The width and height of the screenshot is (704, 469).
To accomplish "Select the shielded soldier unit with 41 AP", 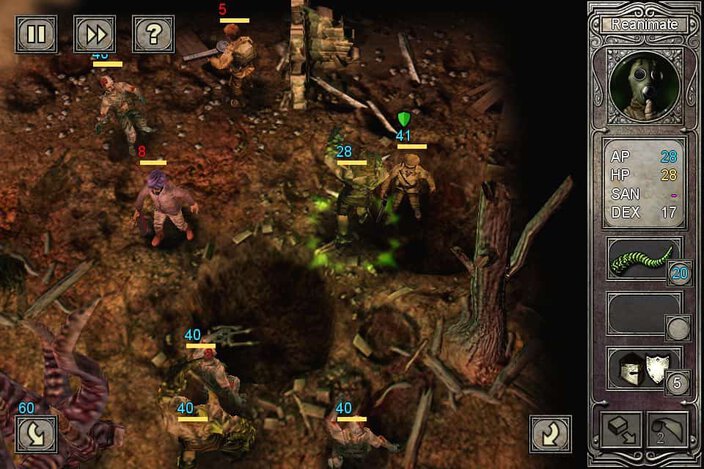I will 408,180.
